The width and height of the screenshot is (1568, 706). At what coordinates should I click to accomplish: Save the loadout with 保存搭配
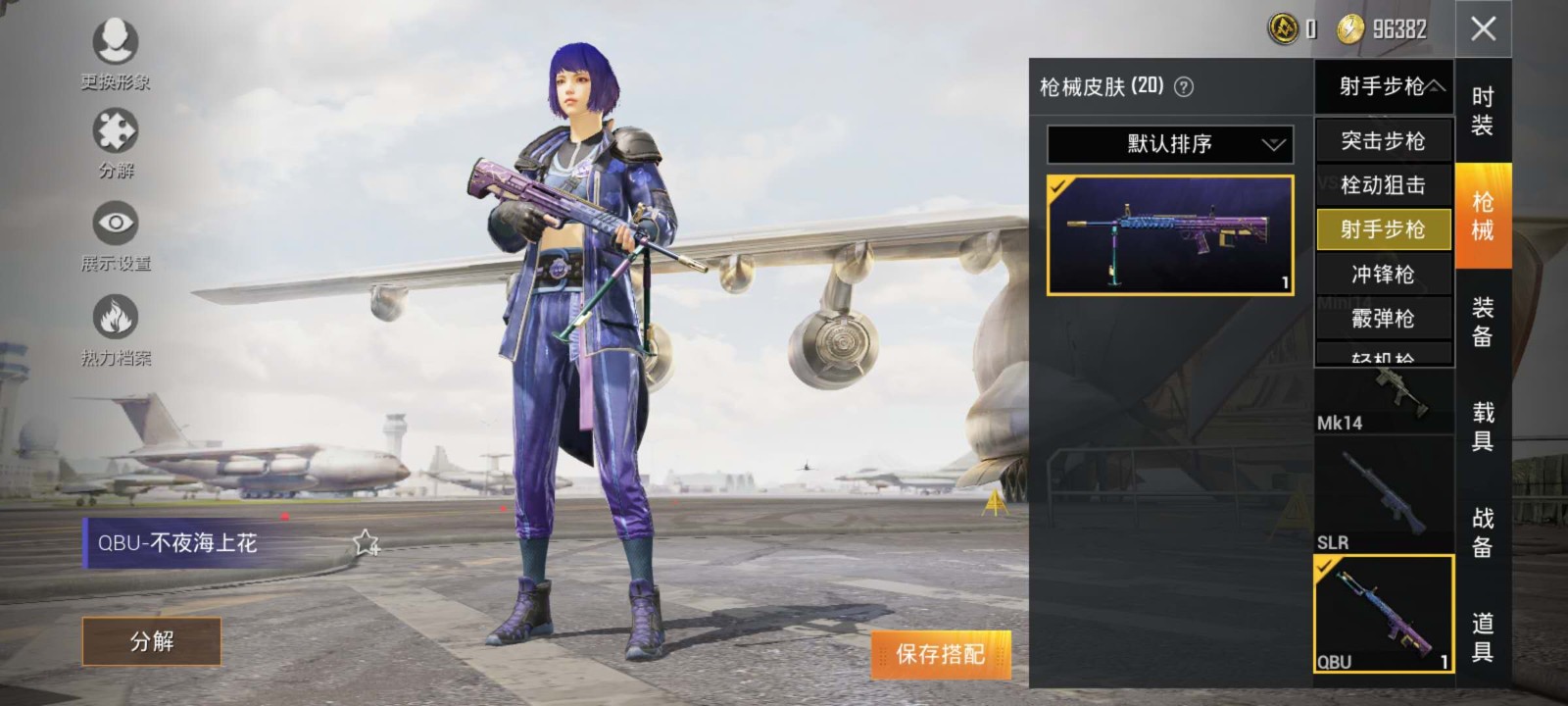(940, 654)
